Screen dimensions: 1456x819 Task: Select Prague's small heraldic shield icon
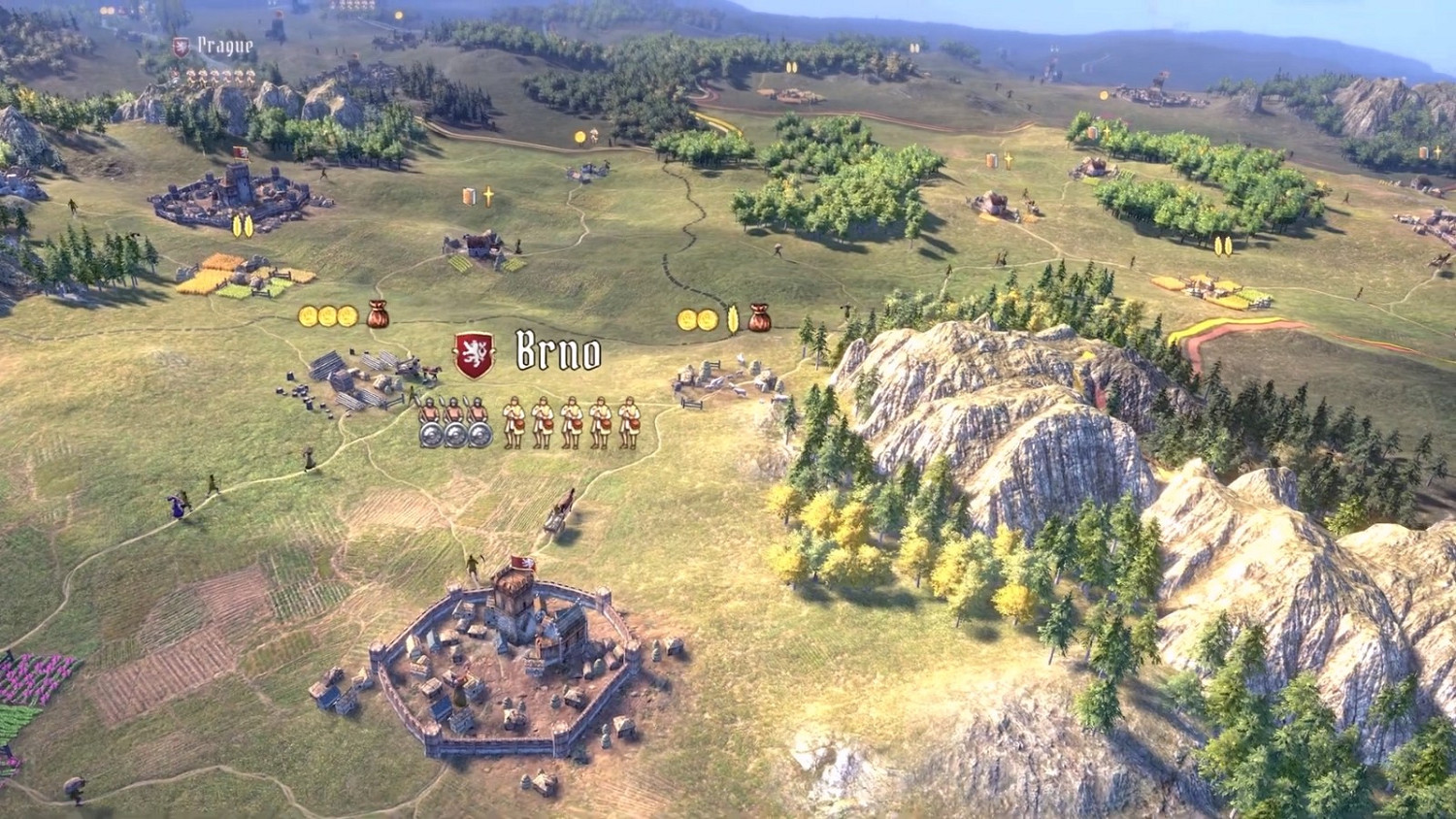(181, 46)
